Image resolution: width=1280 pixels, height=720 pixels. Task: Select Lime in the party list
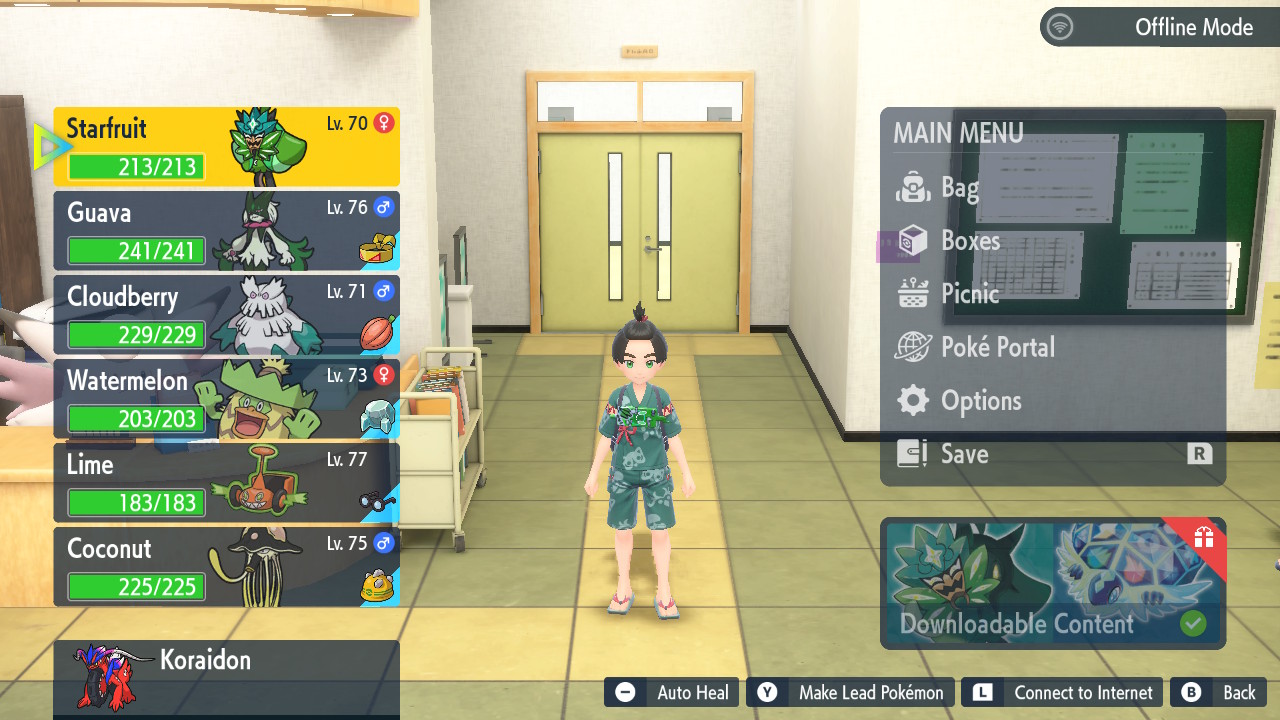(227, 483)
